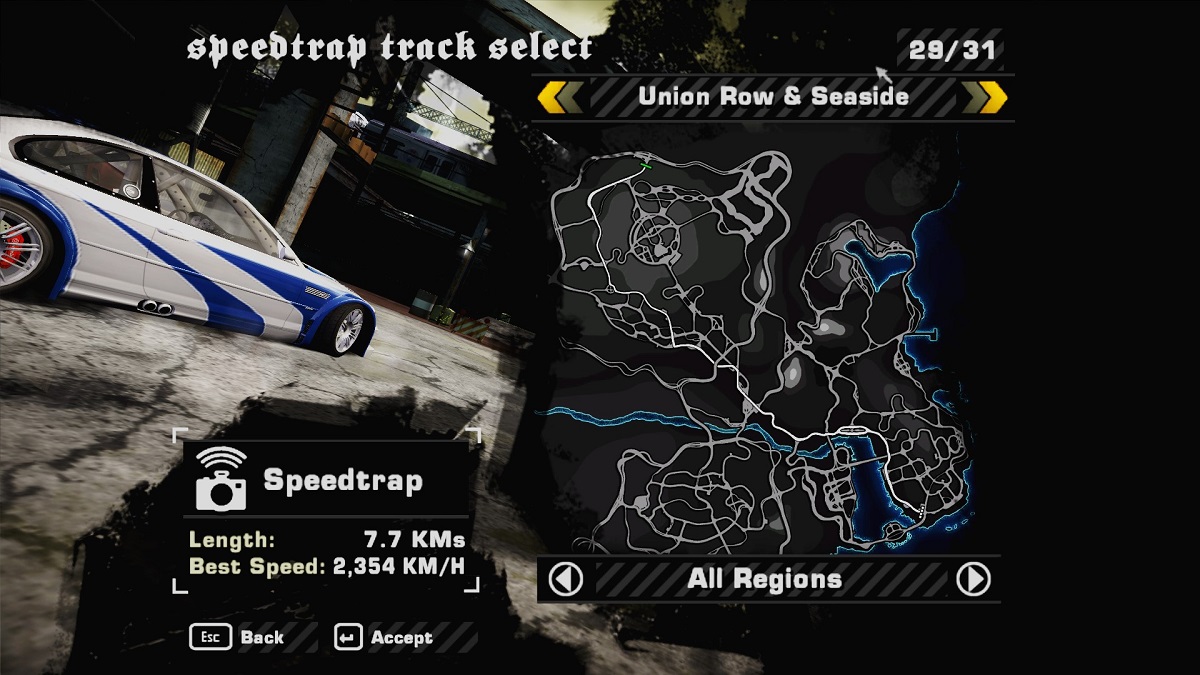This screenshot has width=1200, height=675.
Task: Select the previous region with the left circle arrow
Action: [567, 579]
